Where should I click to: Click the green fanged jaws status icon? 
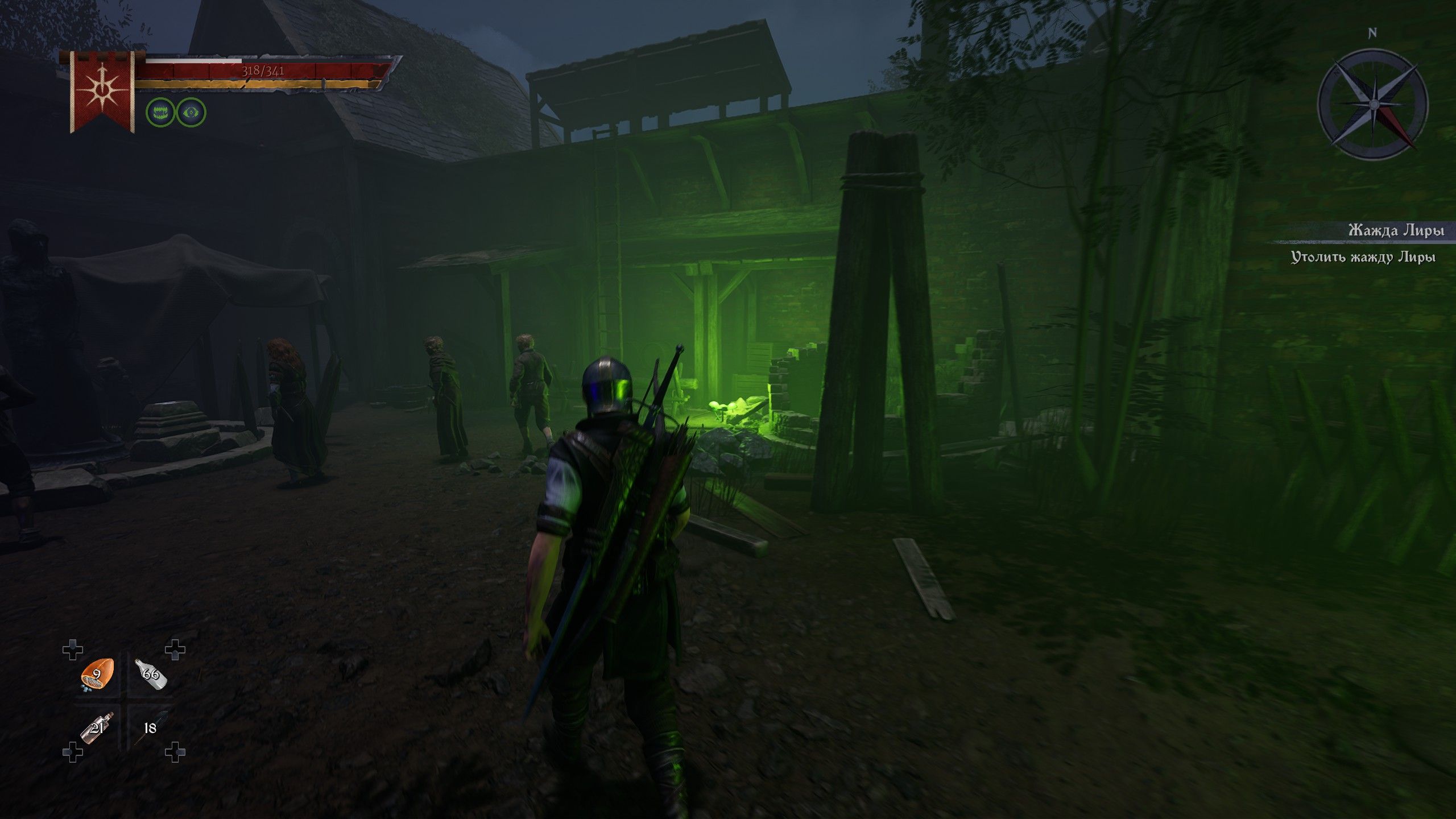160,112
